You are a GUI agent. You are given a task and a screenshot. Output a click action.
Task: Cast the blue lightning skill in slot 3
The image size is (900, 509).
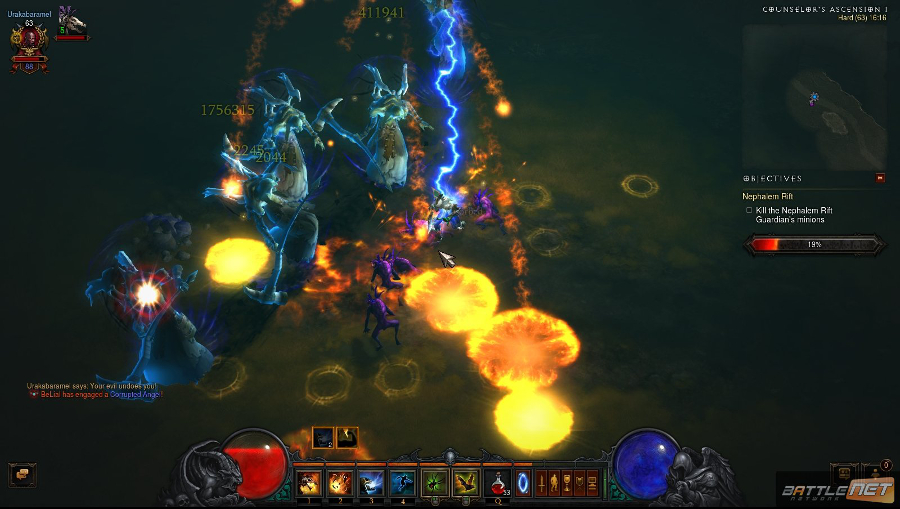click(371, 484)
